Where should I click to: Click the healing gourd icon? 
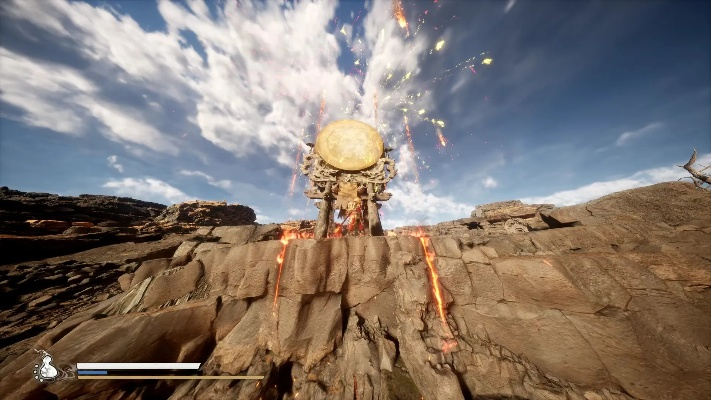click(47, 368)
